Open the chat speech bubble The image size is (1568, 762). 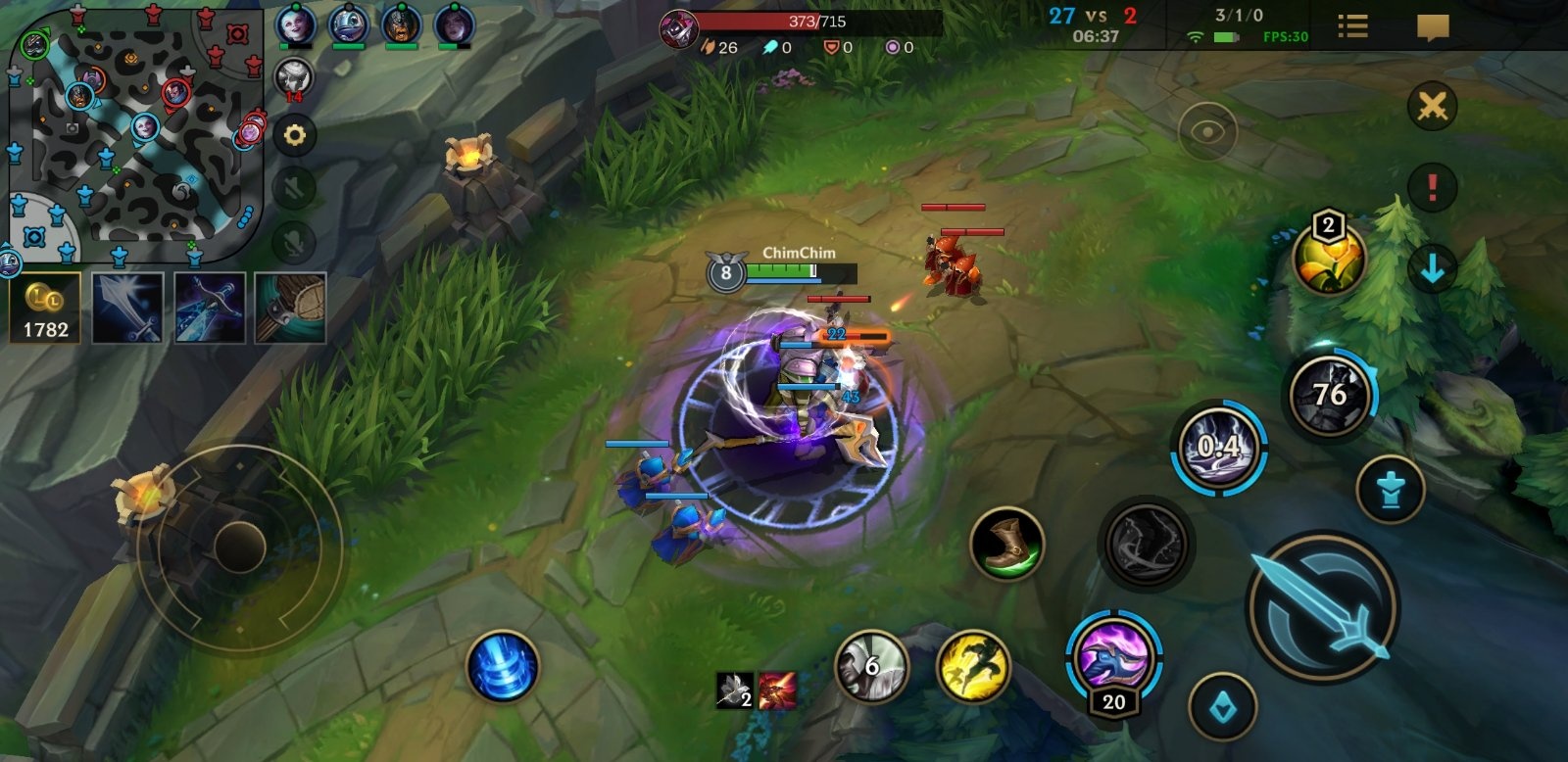[1433, 26]
